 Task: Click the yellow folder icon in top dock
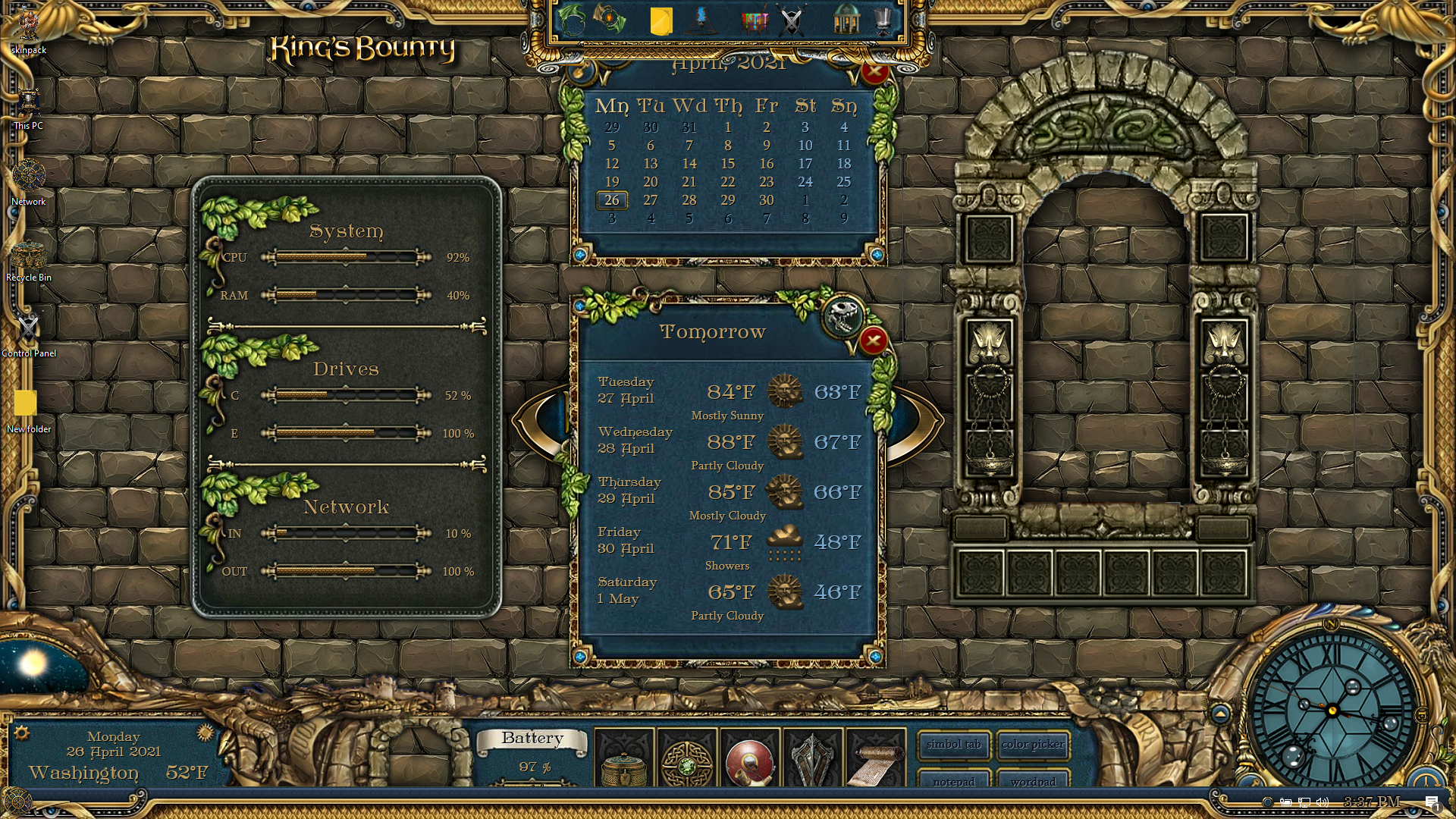[x=661, y=20]
